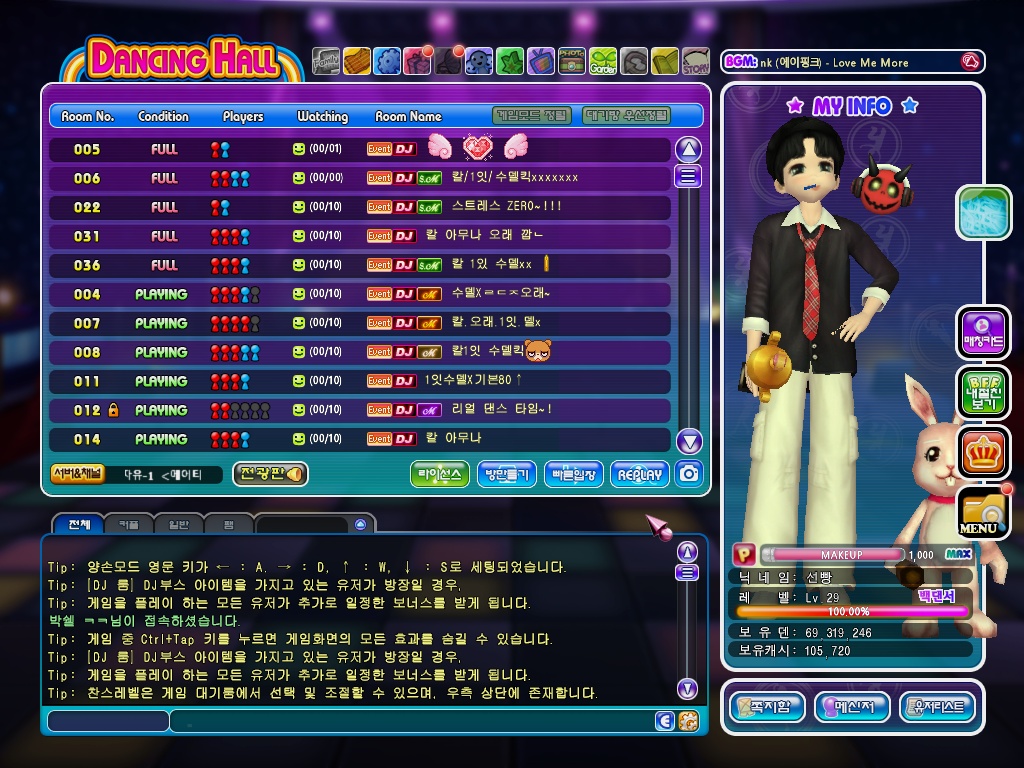This screenshot has width=1024, height=768.
Task: Open the 메신저 messenger
Action: pos(852,708)
